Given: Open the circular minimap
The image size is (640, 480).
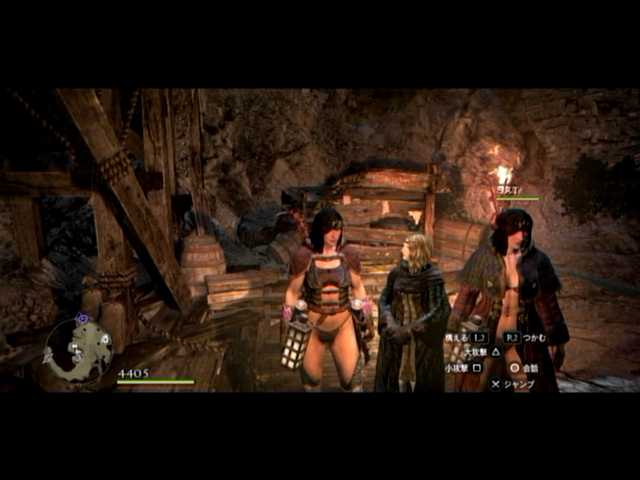Looking at the screenshot, I should pos(78,349).
